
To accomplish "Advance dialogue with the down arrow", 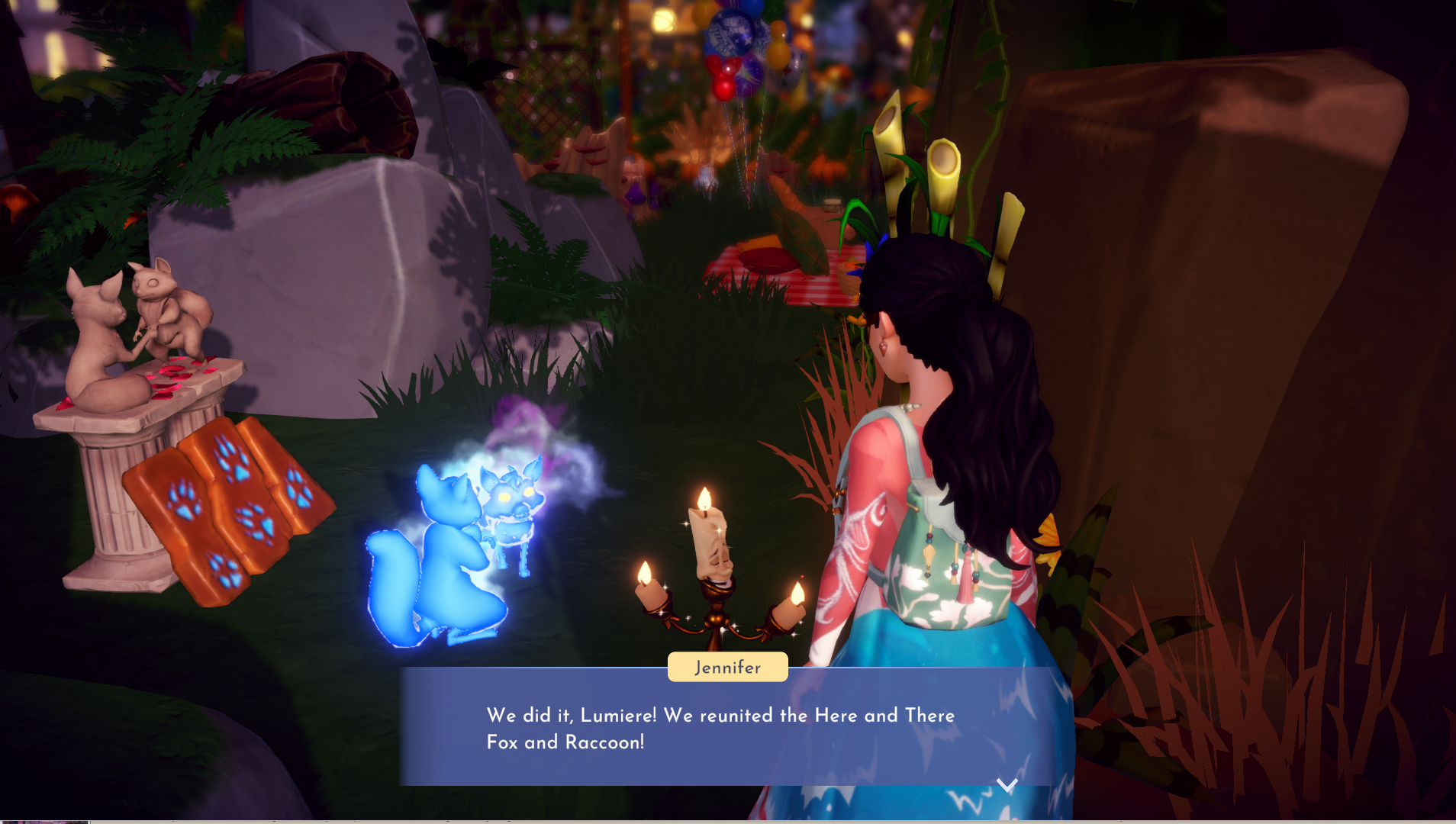I will 1007,785.
